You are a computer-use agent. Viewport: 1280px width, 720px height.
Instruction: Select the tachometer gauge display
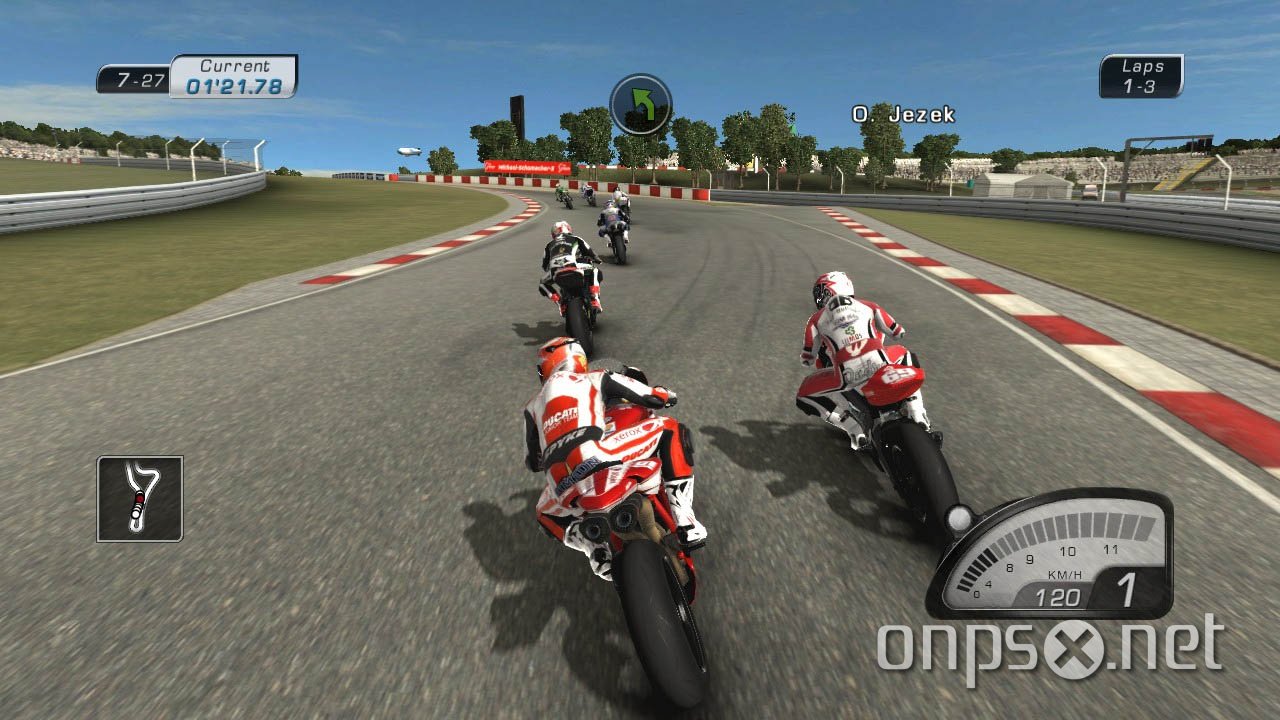[1053, 550]
